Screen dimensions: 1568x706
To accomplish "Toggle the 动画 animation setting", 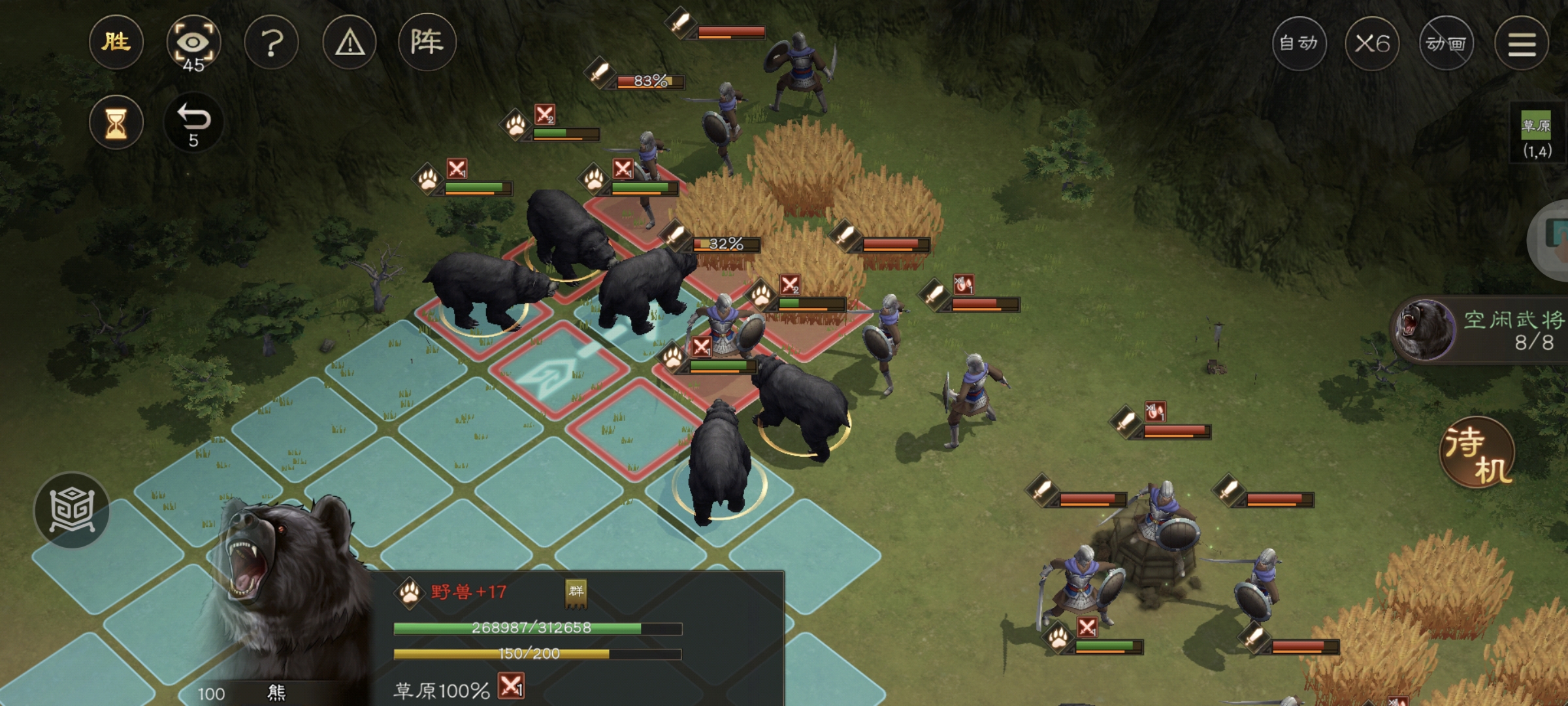I will (x=1446, y=44).
